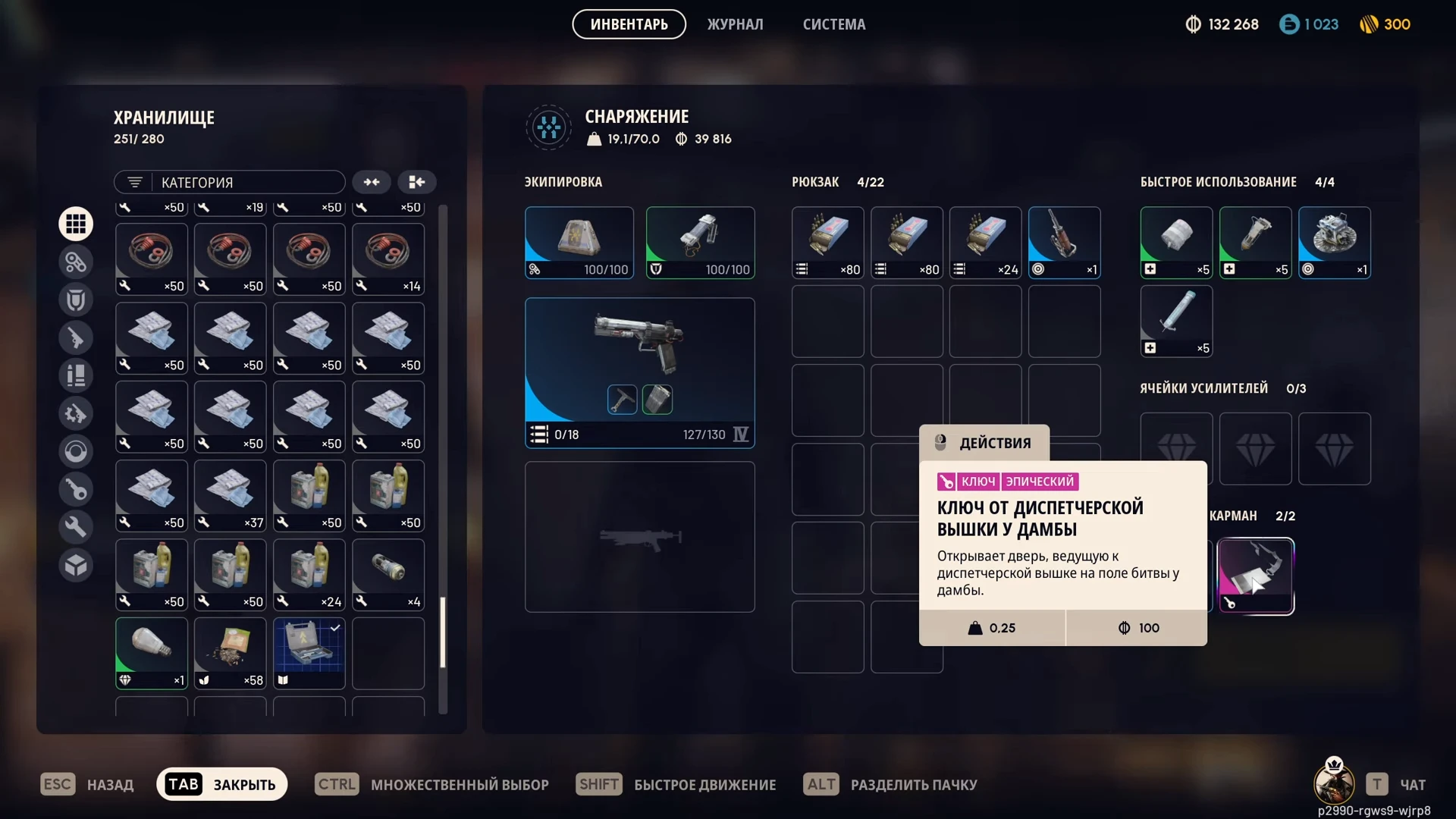The image size is (1456, 819).
Task: Select the equipped shield with 100/100 durability
Action: point(700,242)
